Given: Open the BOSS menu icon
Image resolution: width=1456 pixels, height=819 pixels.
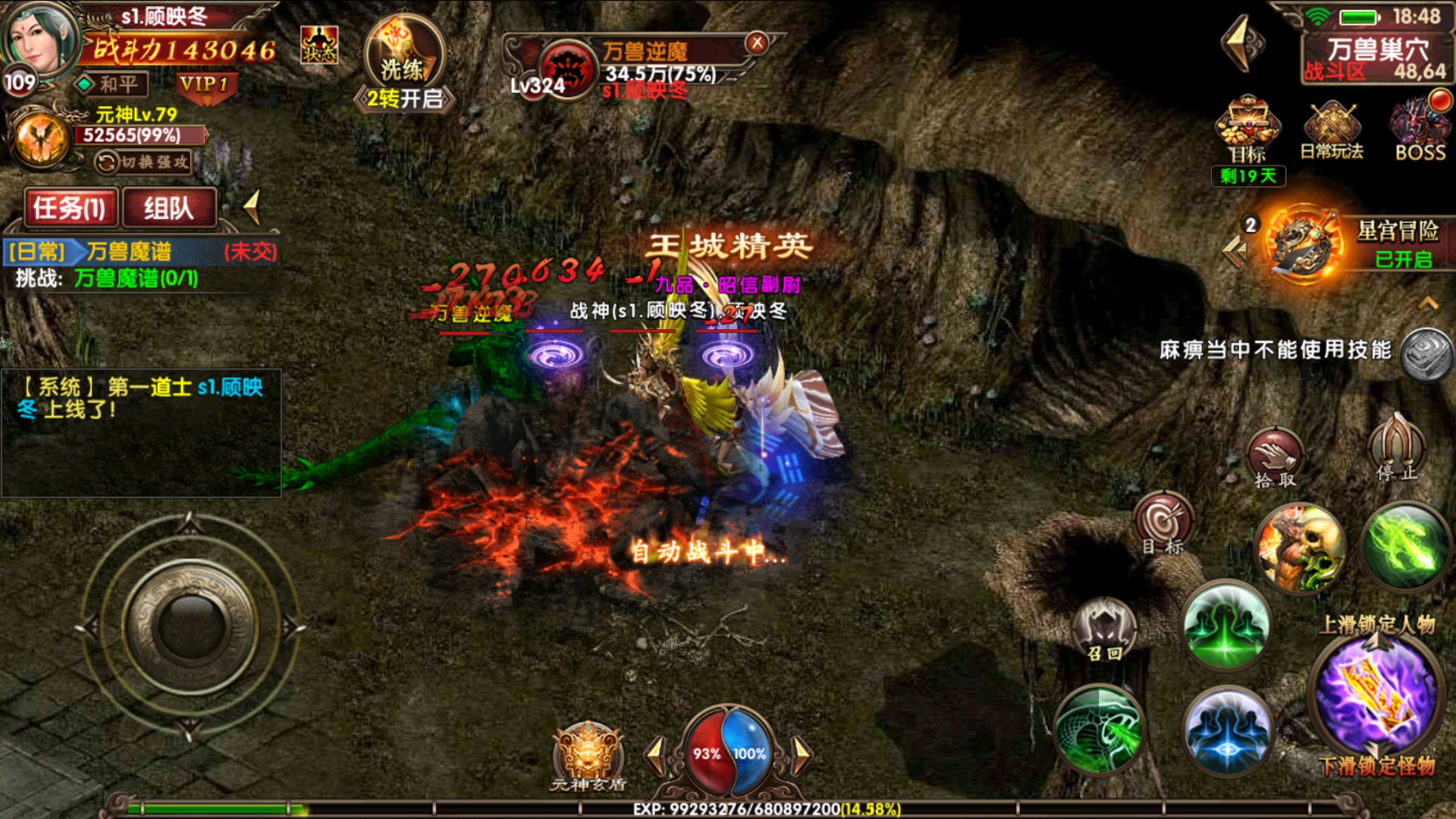Looking at the screenshot, I should click(1420, 129).
